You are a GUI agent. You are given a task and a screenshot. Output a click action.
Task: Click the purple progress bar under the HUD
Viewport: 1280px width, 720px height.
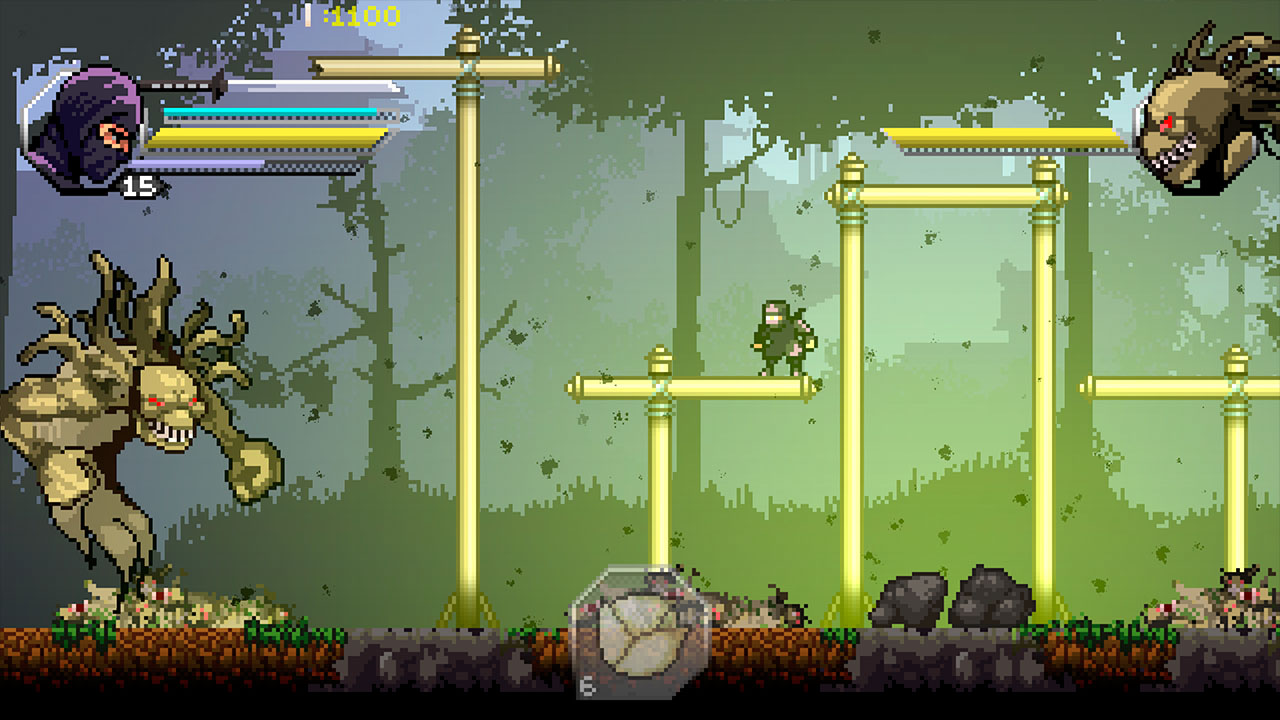click(200, 162)
